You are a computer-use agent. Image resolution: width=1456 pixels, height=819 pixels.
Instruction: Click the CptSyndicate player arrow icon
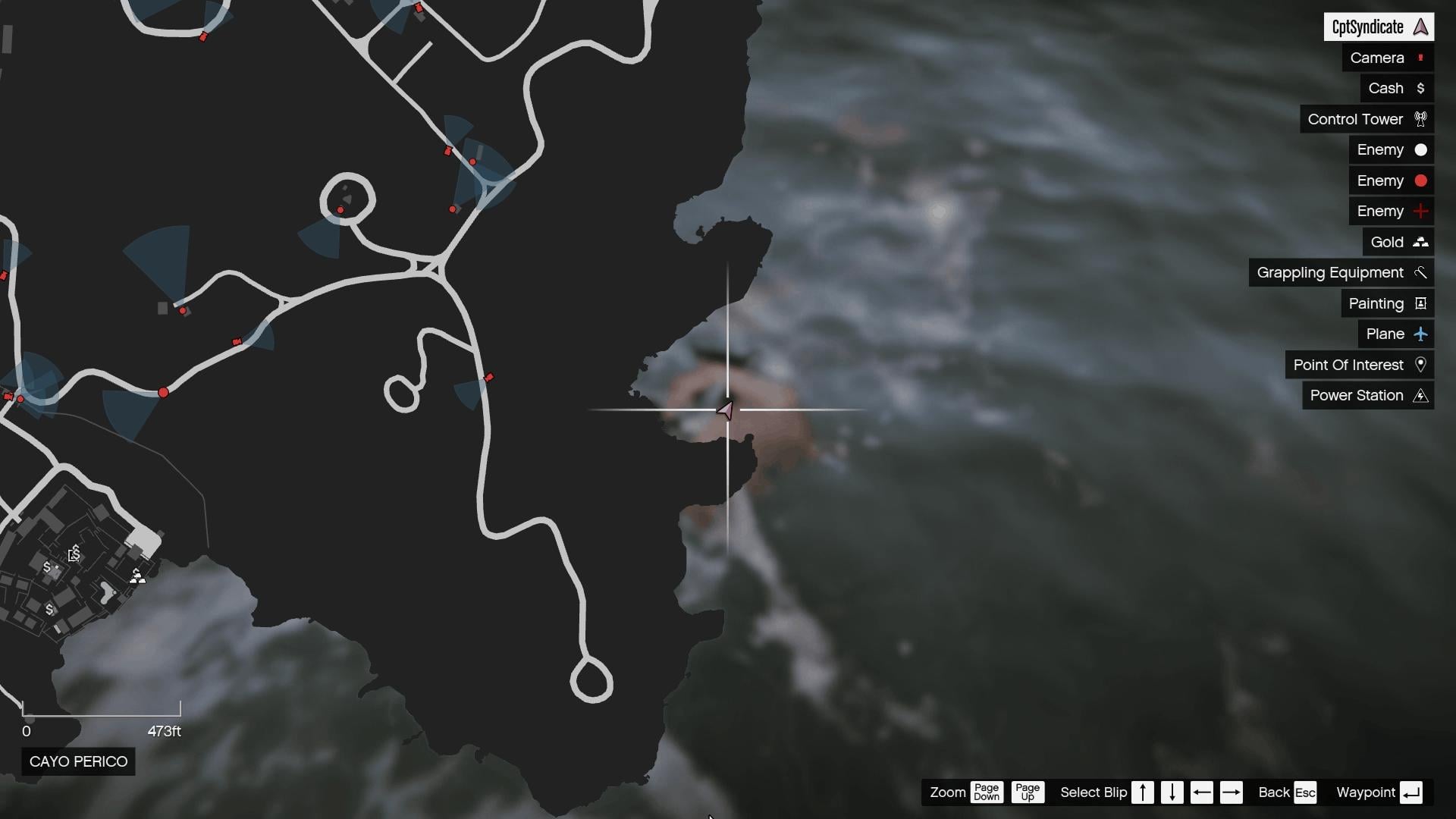click(x=1419, y=27)
